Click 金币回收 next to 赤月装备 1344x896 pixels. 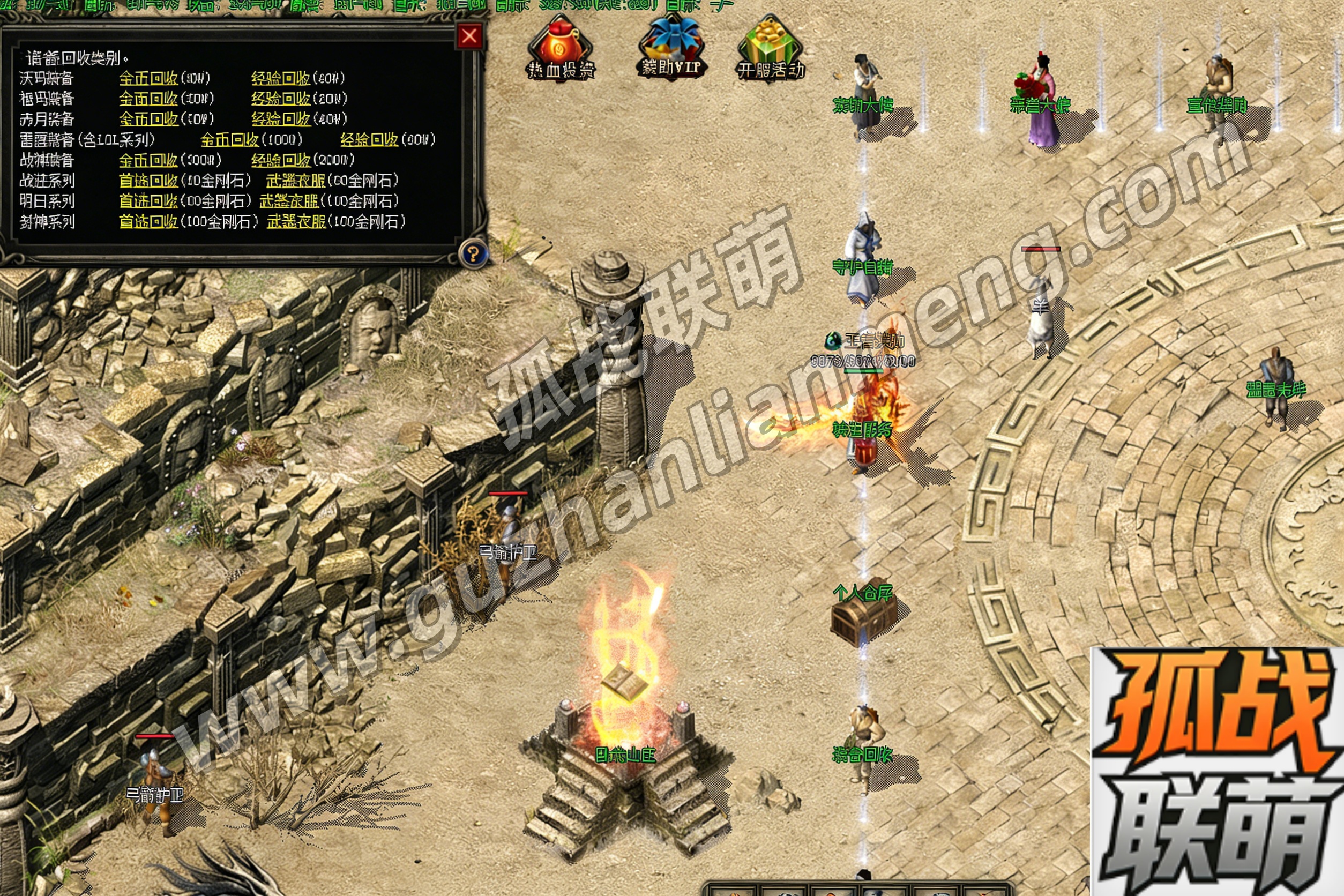[148, 119]
